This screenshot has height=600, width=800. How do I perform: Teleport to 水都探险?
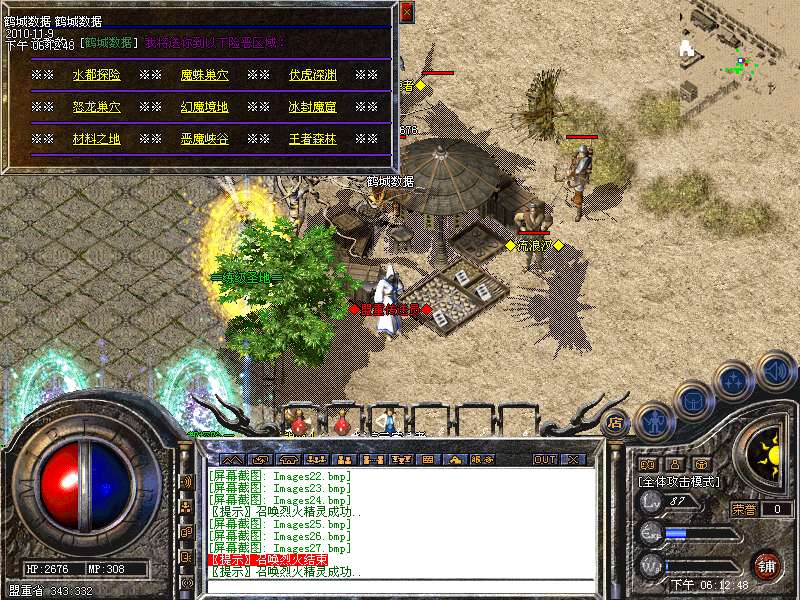(96, 75)
